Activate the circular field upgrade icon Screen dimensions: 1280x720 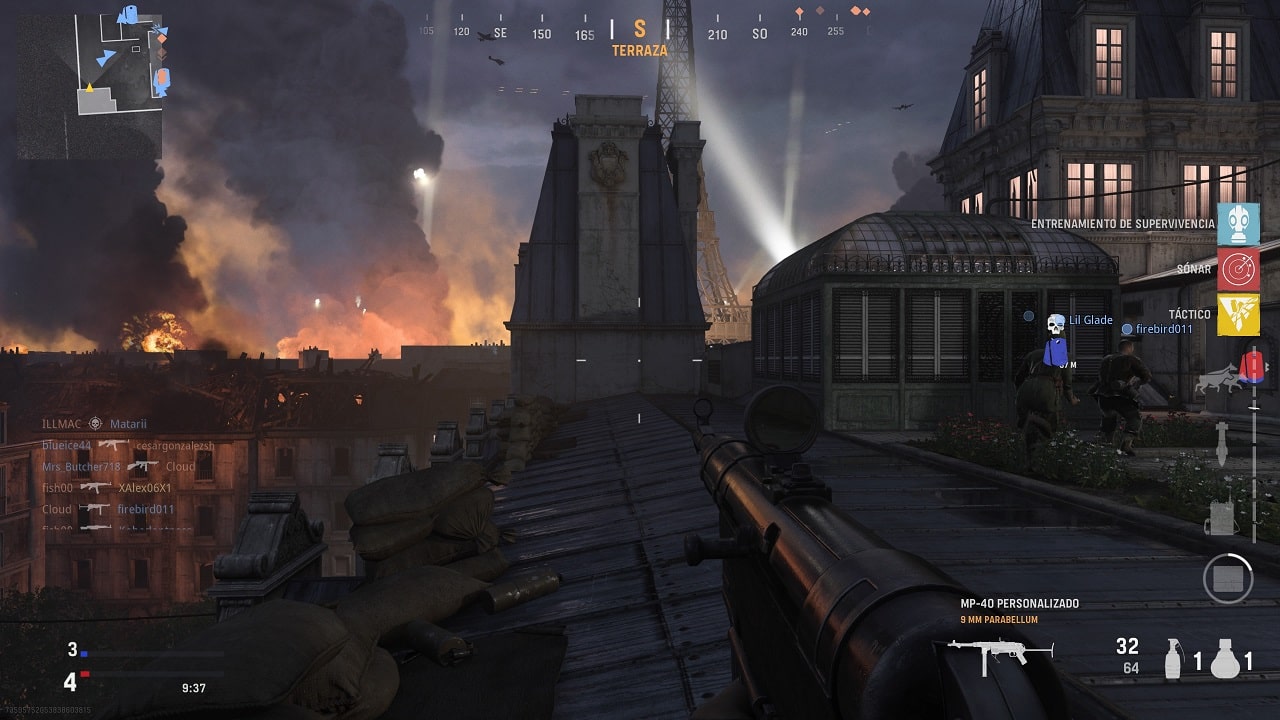tap(1228, 578)
